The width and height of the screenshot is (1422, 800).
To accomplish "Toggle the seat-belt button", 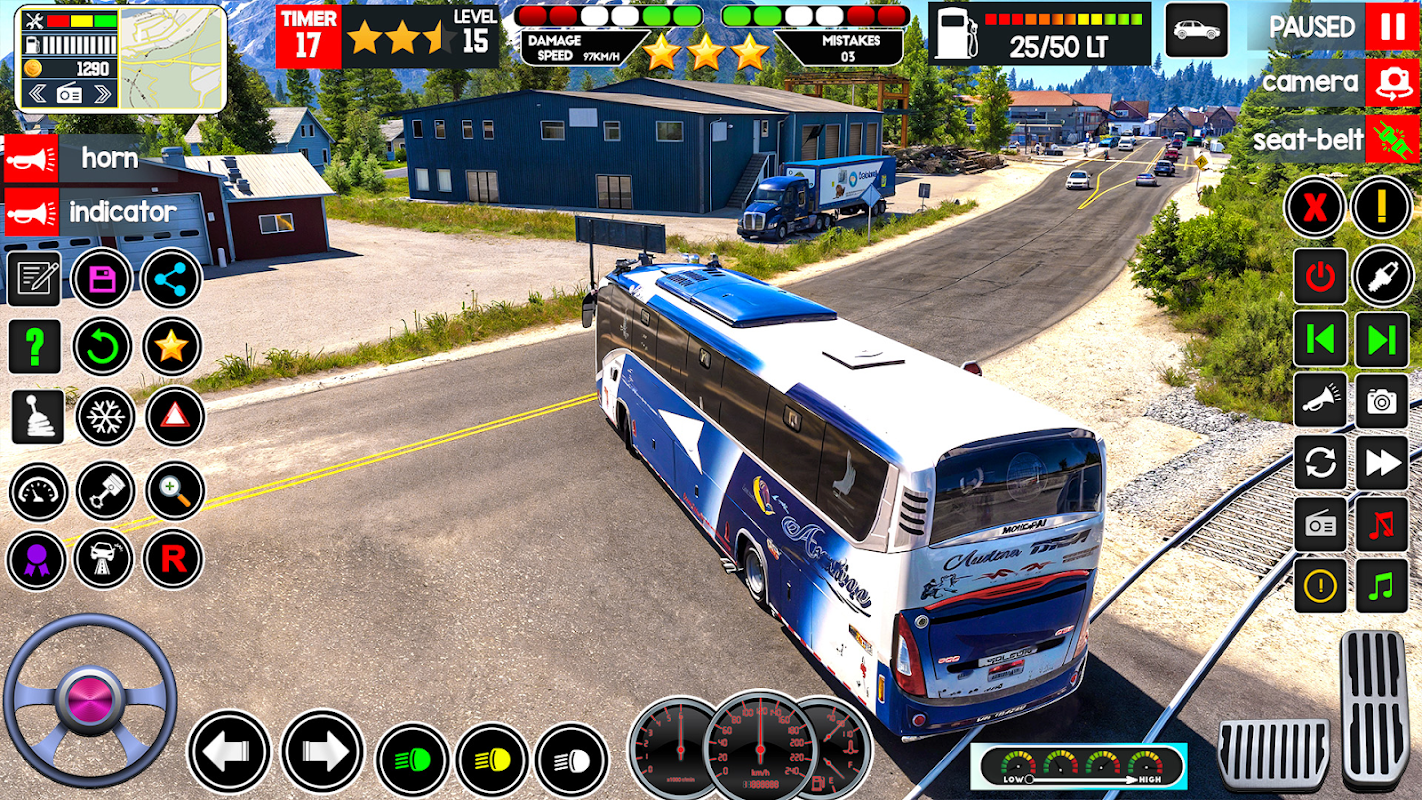I will 1392,139.
